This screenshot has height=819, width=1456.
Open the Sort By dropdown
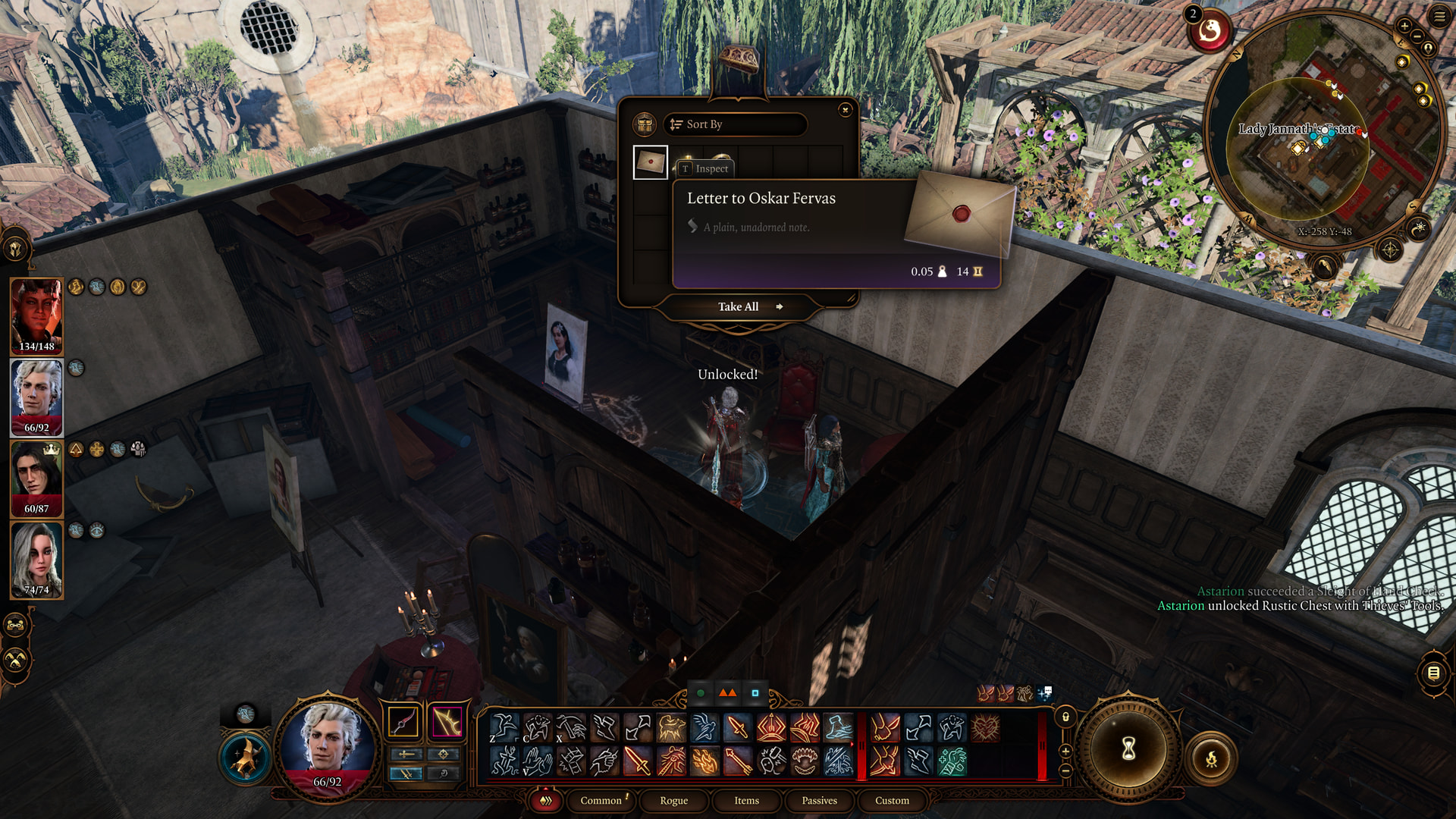(x=734, y=124)
